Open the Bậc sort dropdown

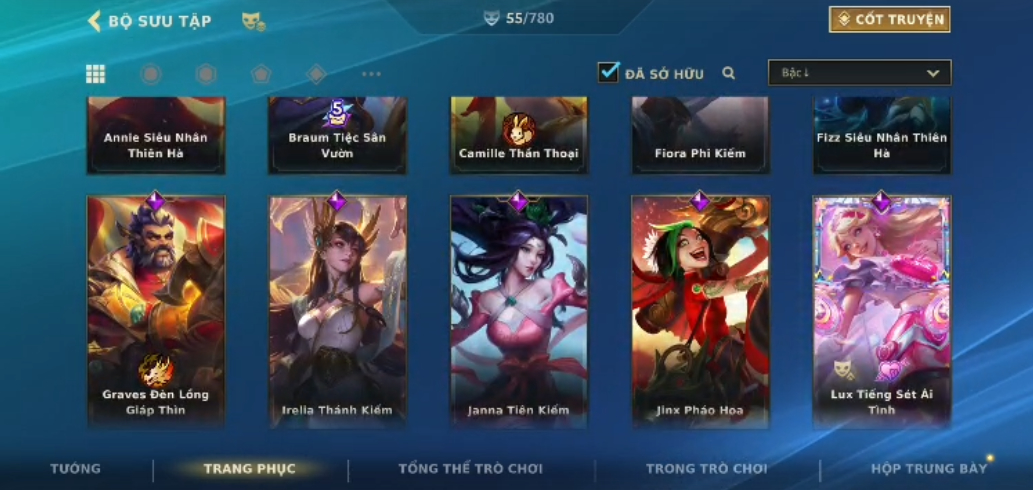coord(859,73)
